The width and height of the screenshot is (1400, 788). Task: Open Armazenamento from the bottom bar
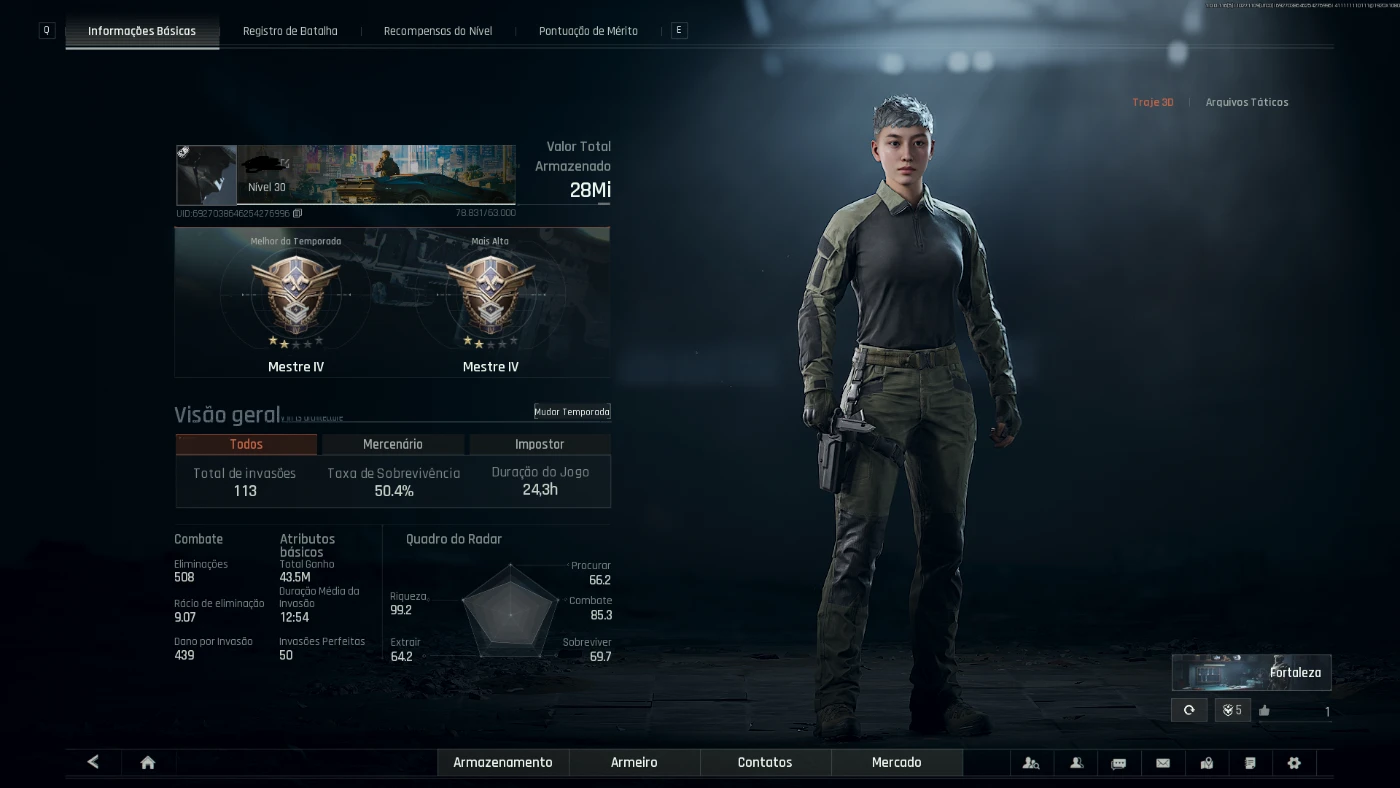(x=503, y=763)
